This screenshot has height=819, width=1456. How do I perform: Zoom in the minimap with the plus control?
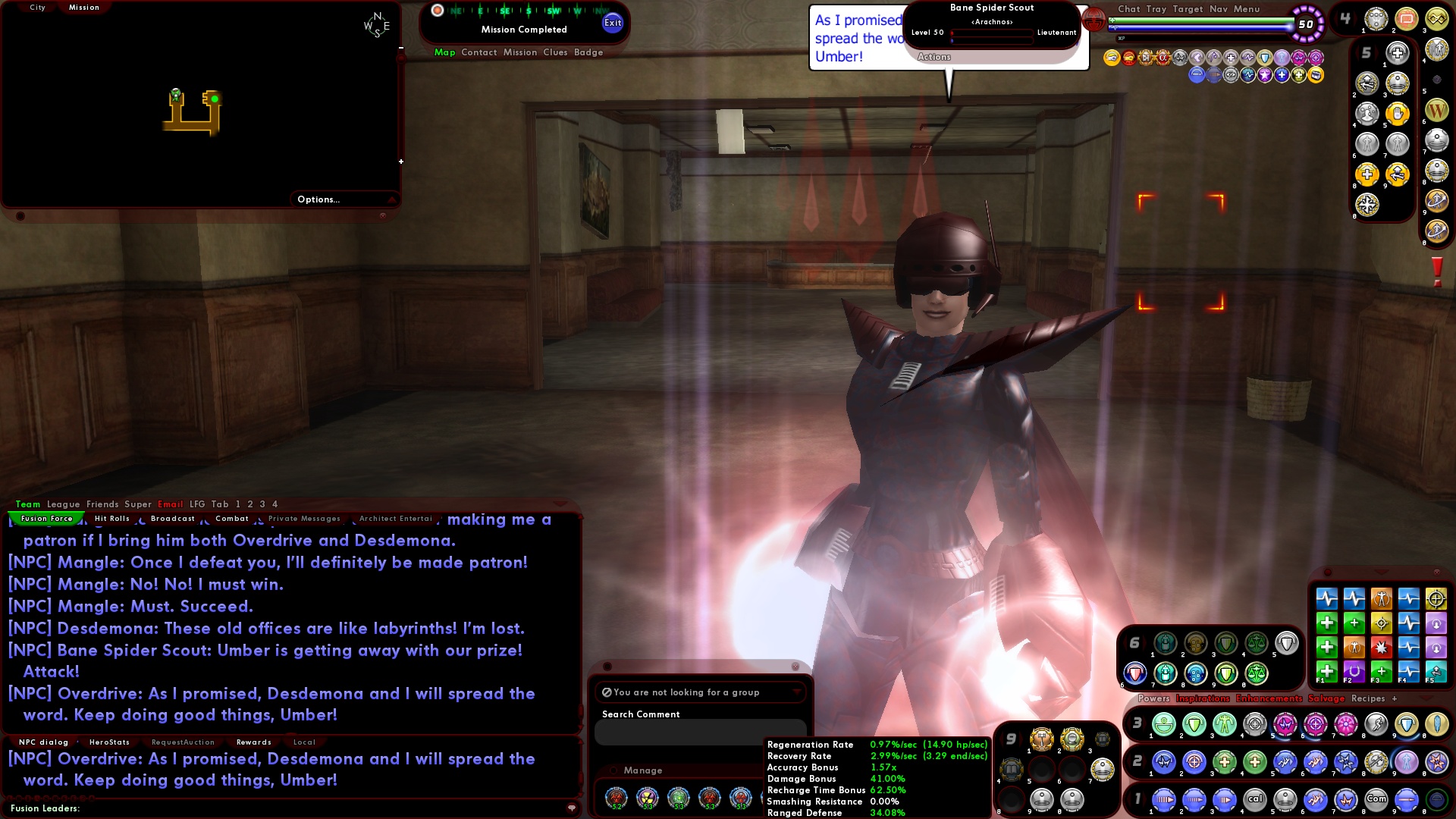[400, 161]
